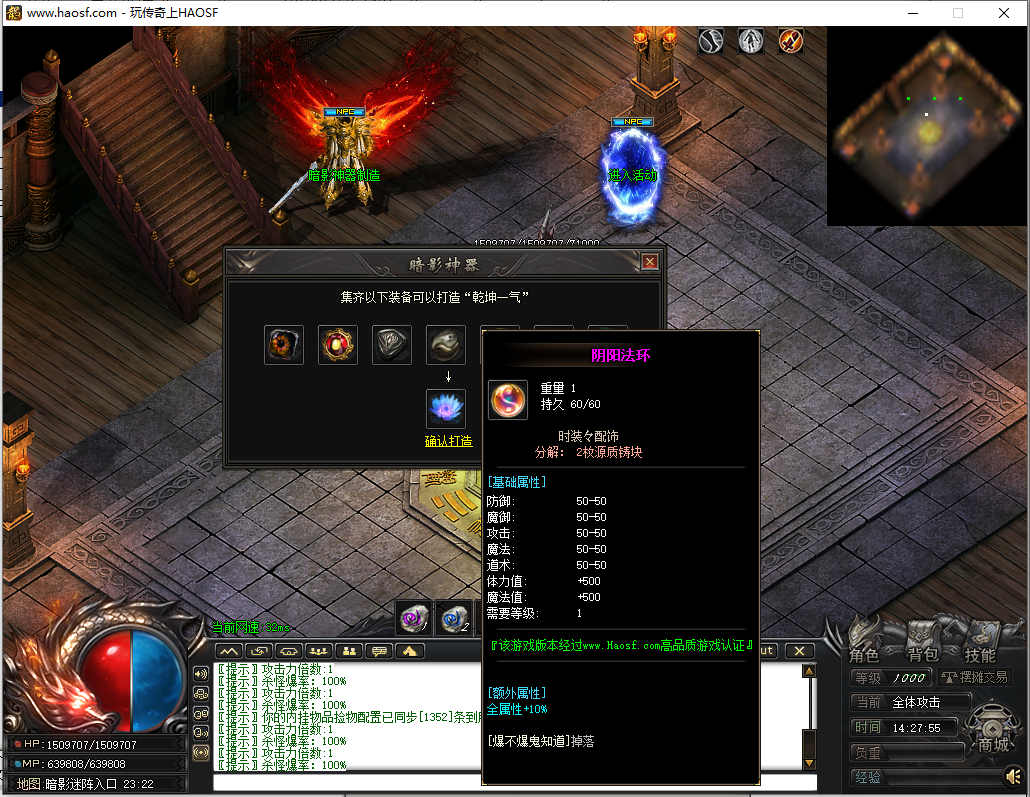Select the grey carved stone material slot
Image resolution: width=1030 pixels, height=797 pixels.
[392, 345]
